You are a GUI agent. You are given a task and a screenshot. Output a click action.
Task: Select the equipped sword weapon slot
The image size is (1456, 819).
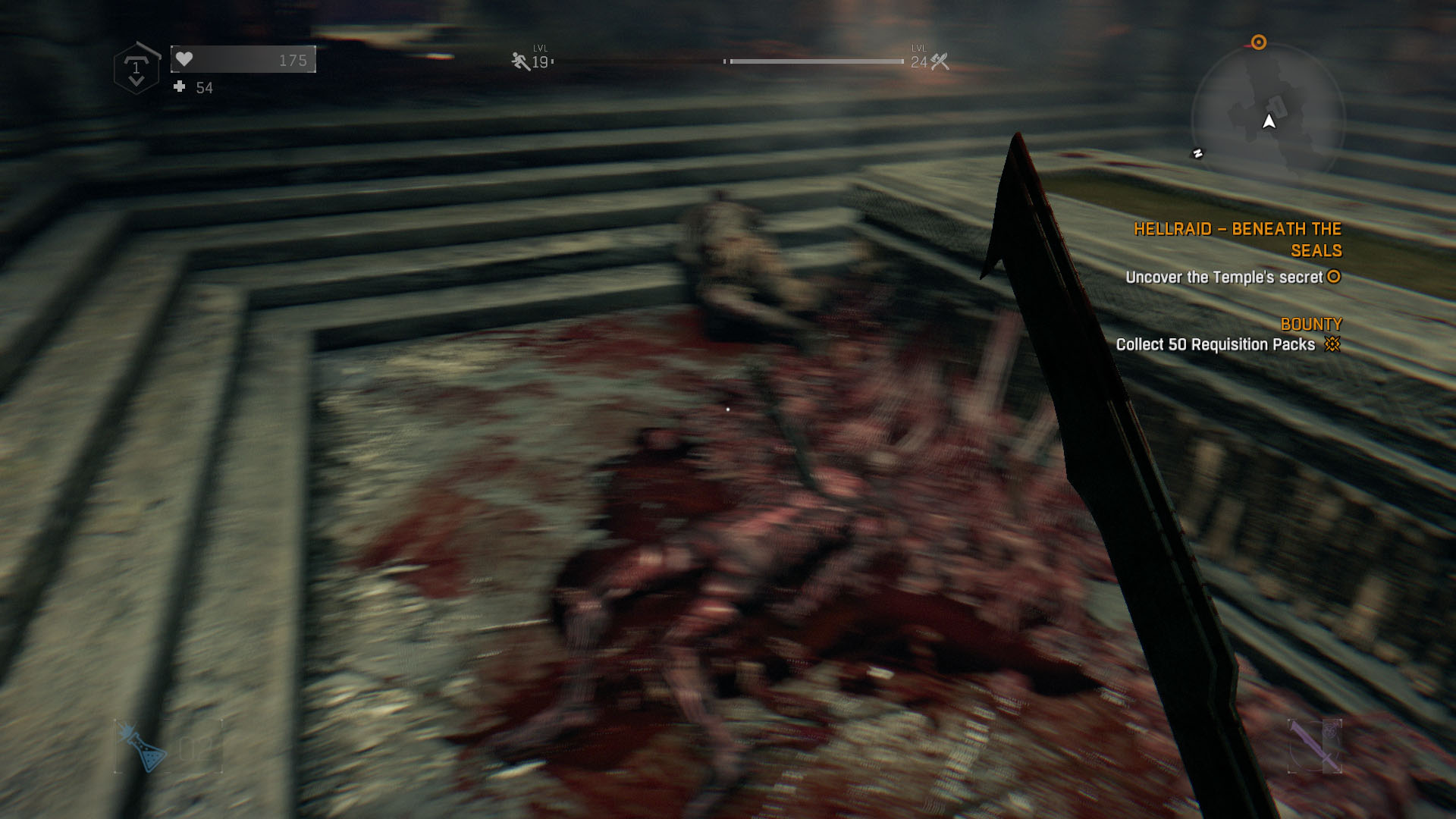point(1314,746)
